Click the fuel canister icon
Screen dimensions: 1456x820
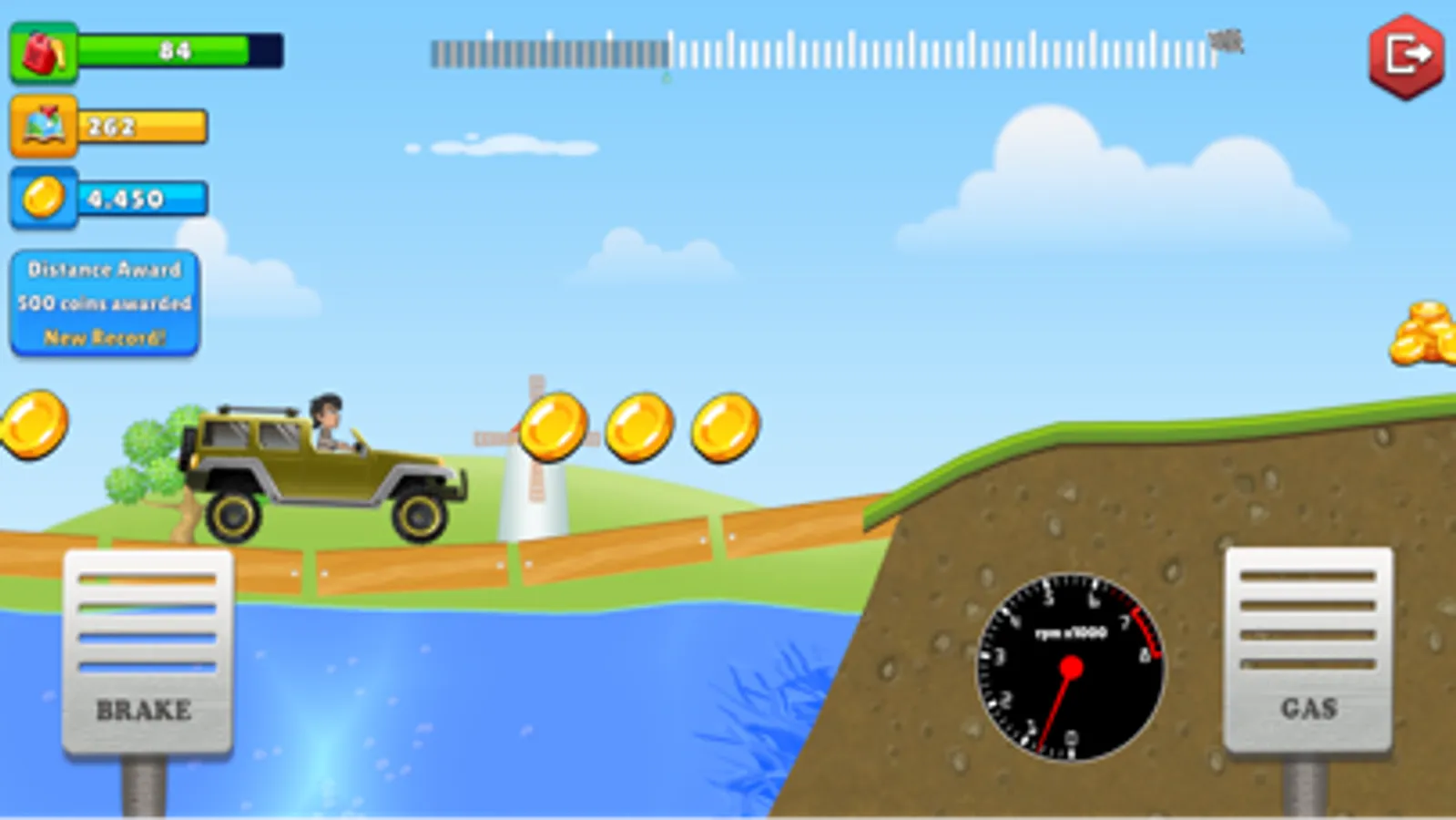point(43,50)
